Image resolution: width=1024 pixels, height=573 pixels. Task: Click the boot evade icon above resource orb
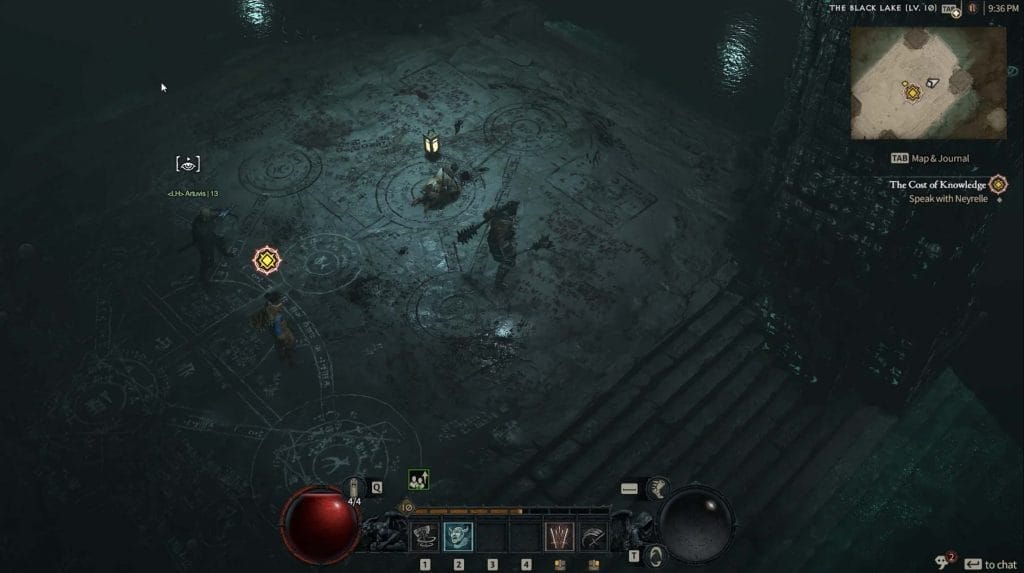pos(658,487)
